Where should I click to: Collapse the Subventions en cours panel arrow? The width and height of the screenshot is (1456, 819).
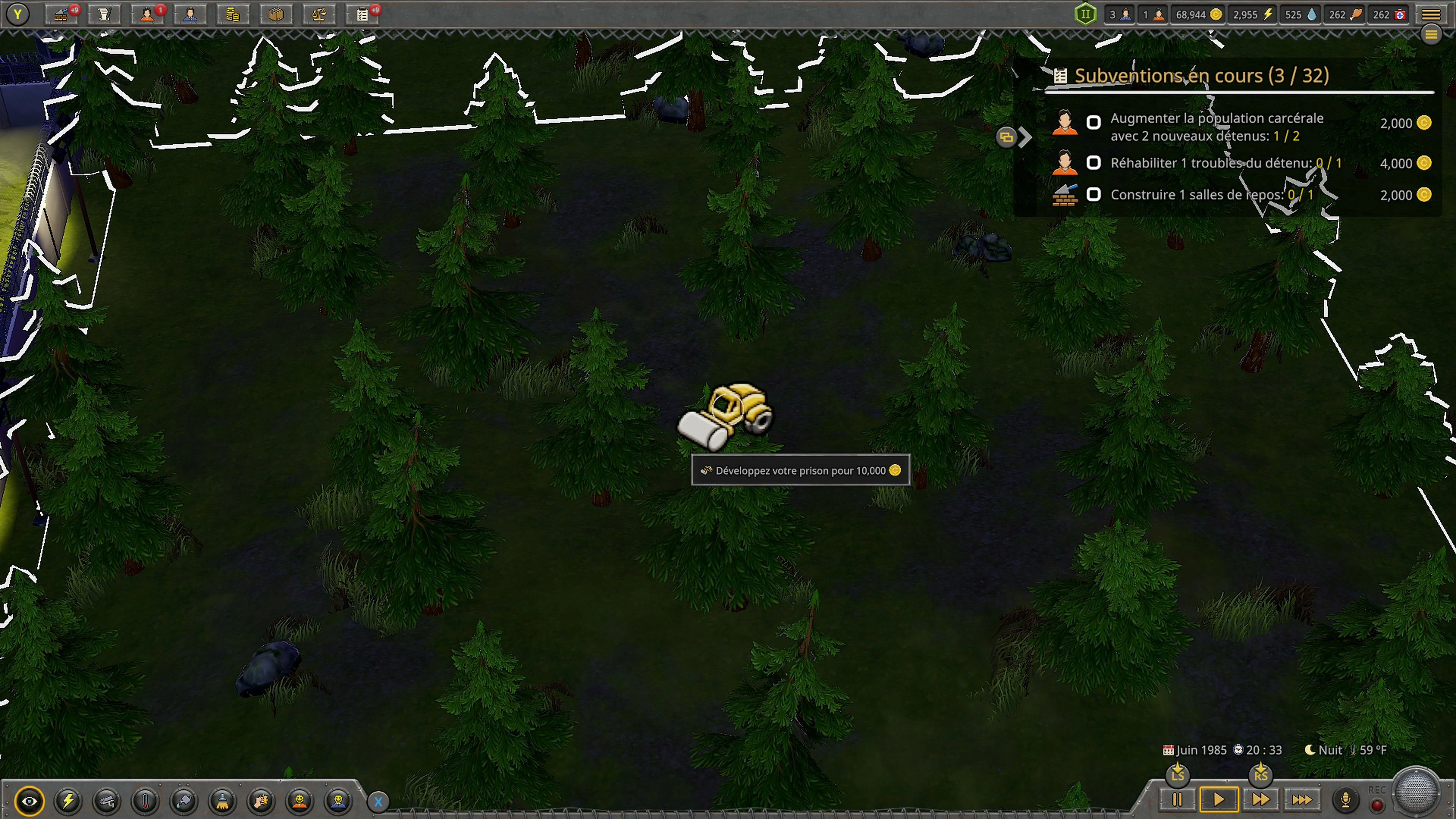click(x=1025, y=137)
